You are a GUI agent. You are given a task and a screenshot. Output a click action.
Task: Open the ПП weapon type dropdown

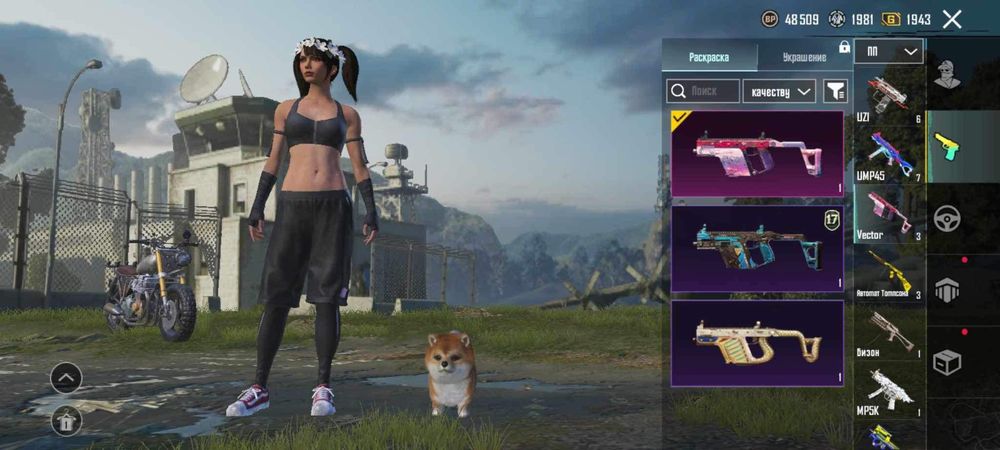[888, 51]
